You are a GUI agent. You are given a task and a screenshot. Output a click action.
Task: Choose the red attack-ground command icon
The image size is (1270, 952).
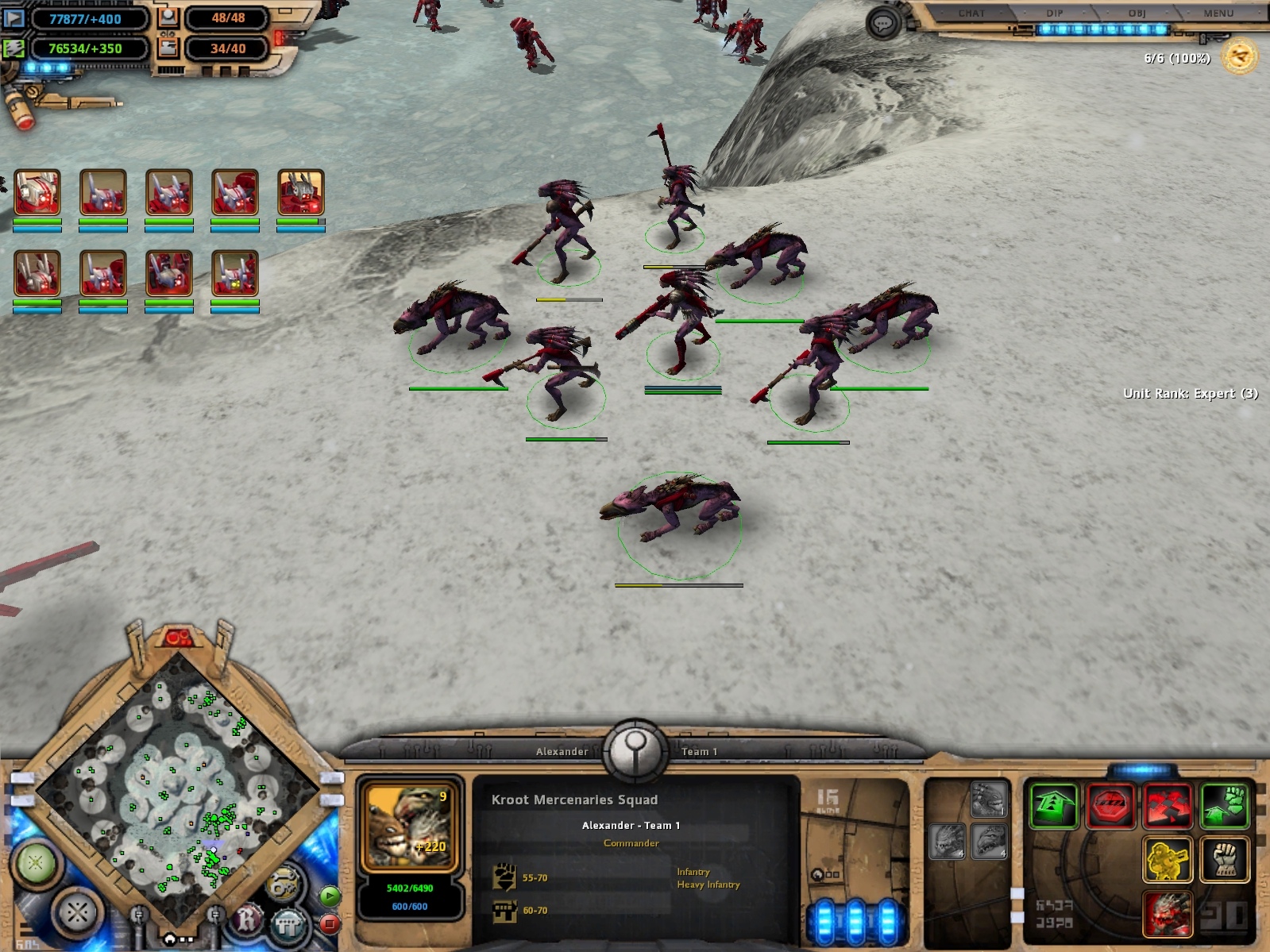(1168, 805)
